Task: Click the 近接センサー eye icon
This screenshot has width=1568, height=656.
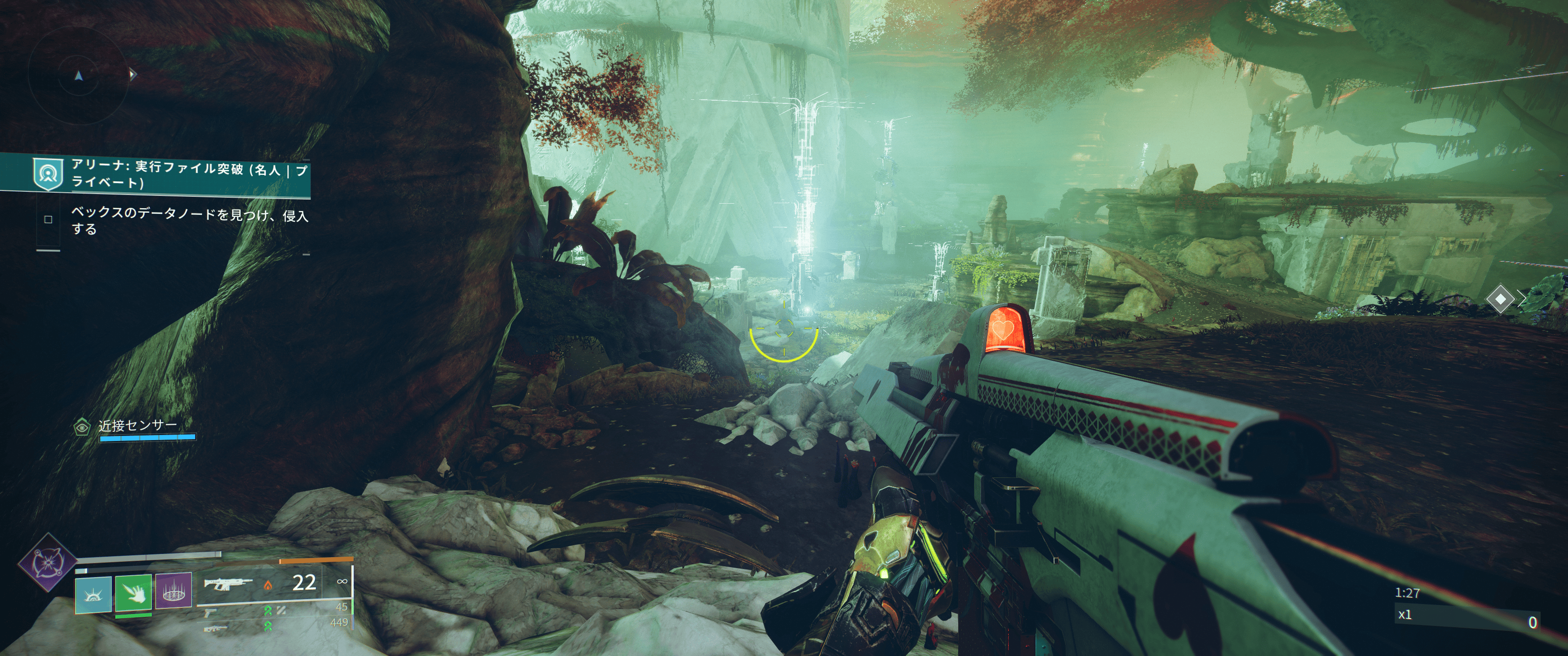Action: click(x=82, y=427)
